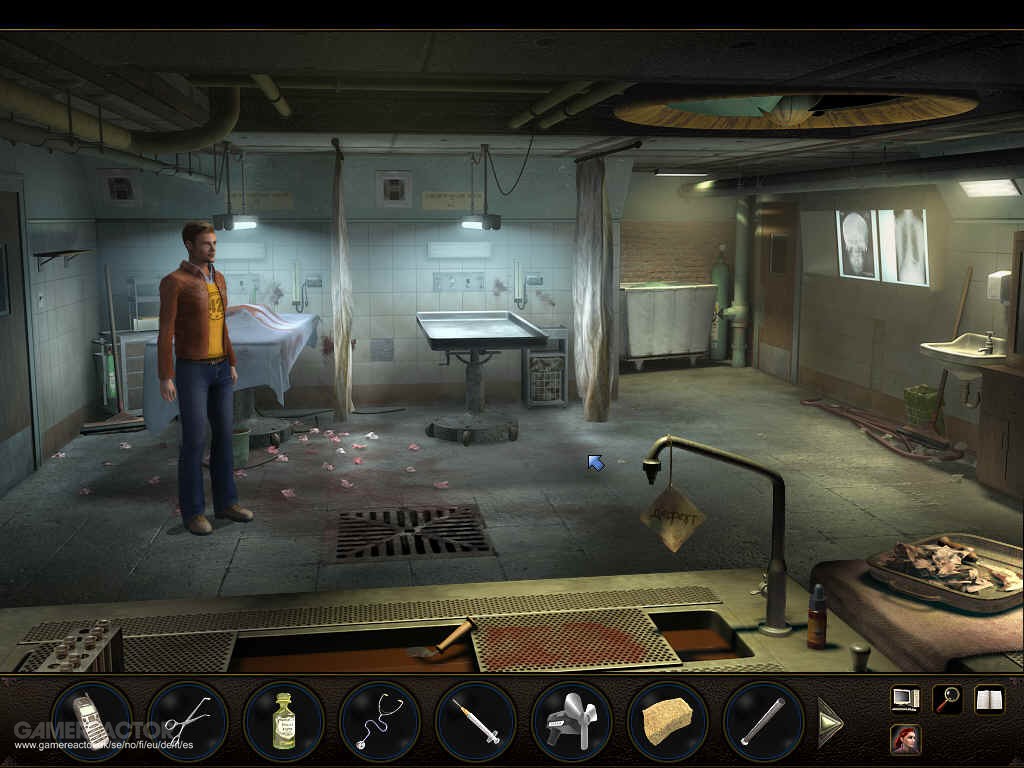Select the green medicine bottle
The height and width of the screenshot is (768, 1024).
[x=283, y=720]
